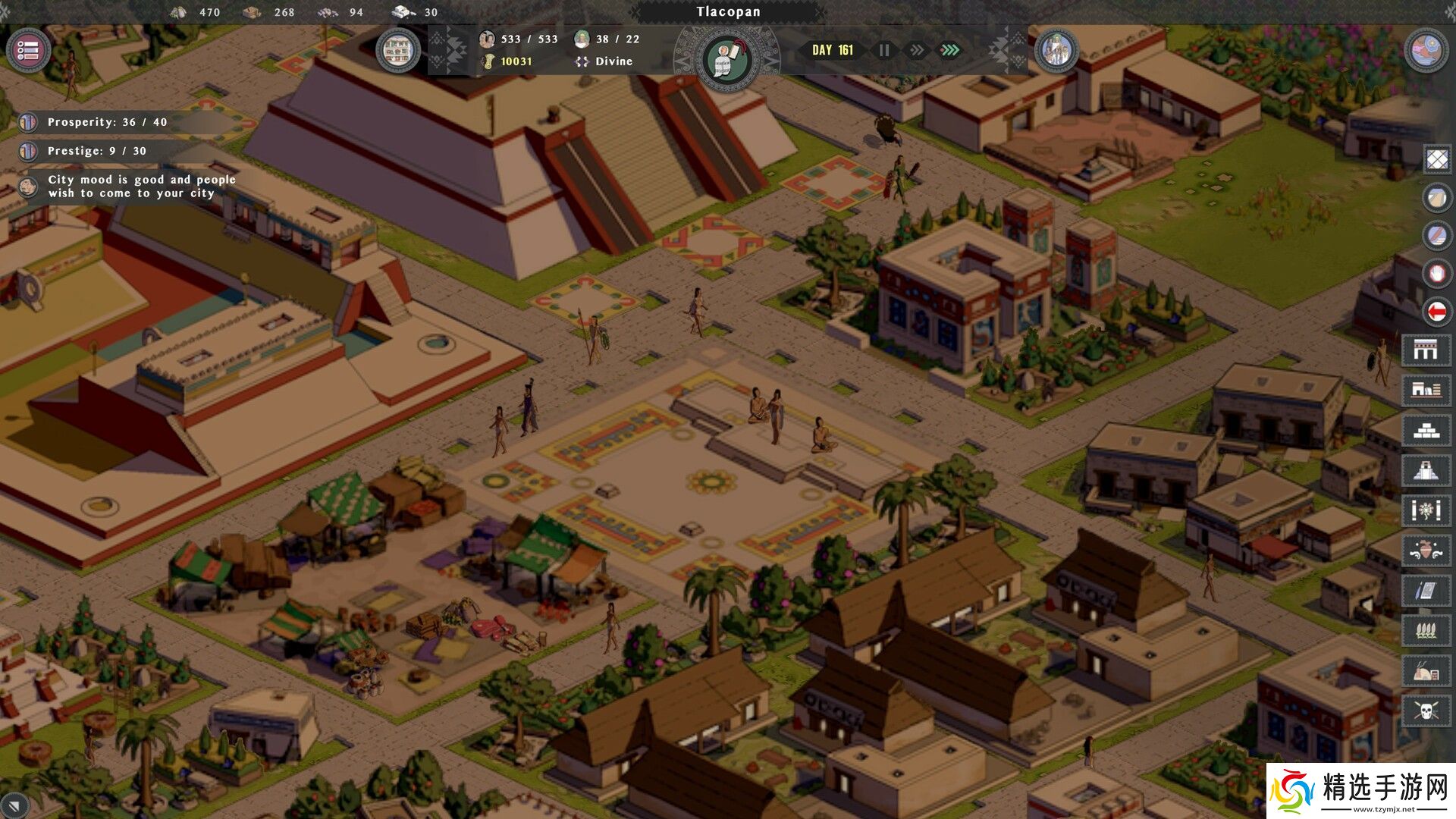This screenshot has height=819, width=1456.
Task: Open the heart with wings category
Action: click(x=1426, y=551)
